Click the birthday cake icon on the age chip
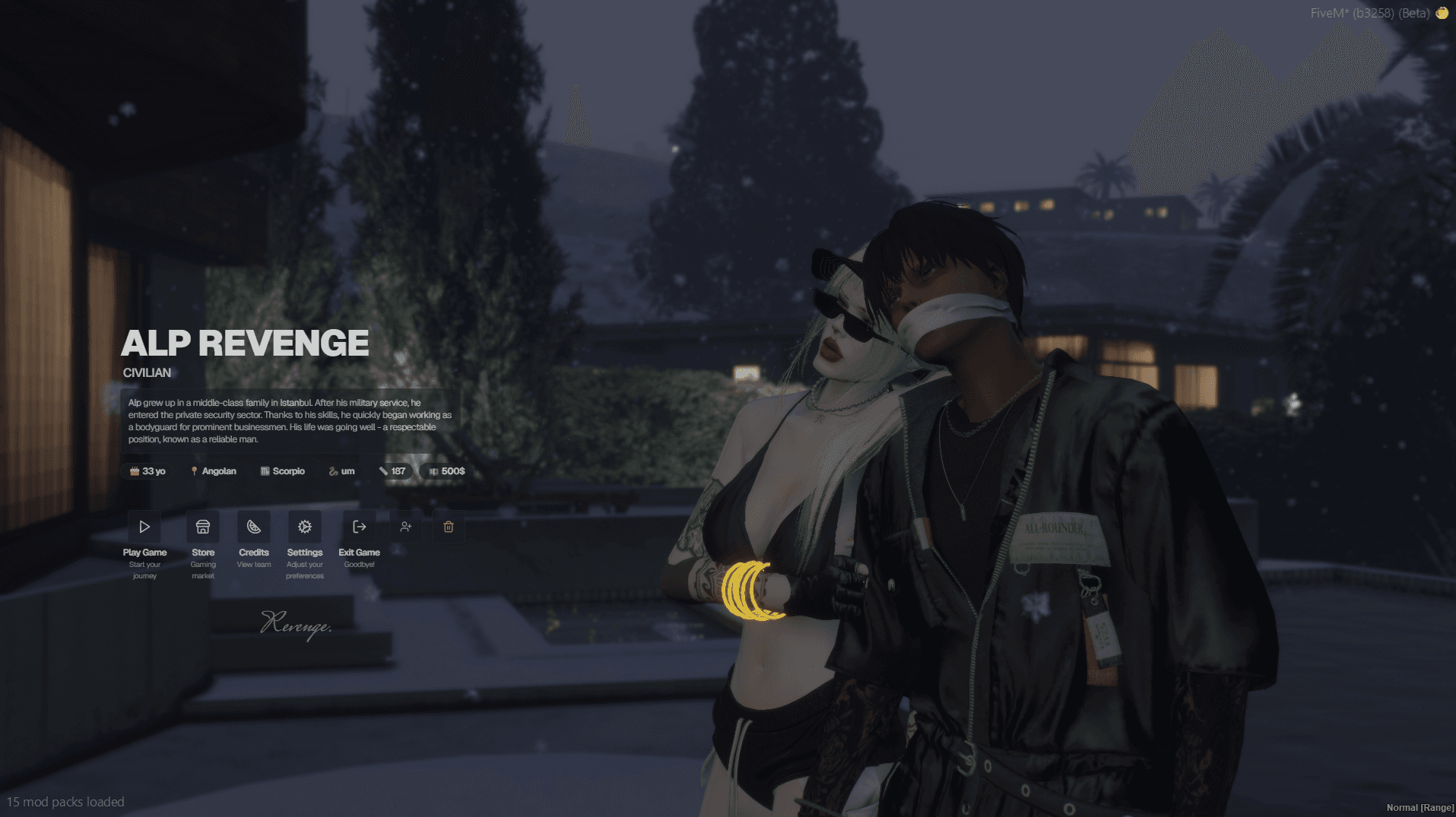This screenshot has width=1456, height=817. tap(134, 470)
